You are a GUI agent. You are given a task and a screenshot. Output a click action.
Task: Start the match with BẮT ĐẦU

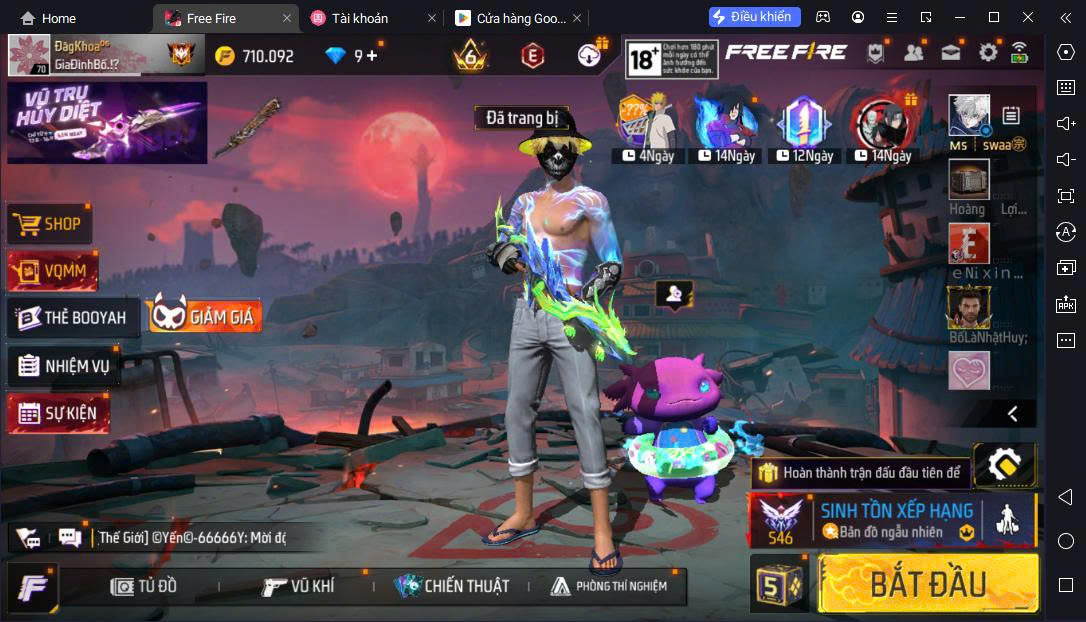[927, 583]
